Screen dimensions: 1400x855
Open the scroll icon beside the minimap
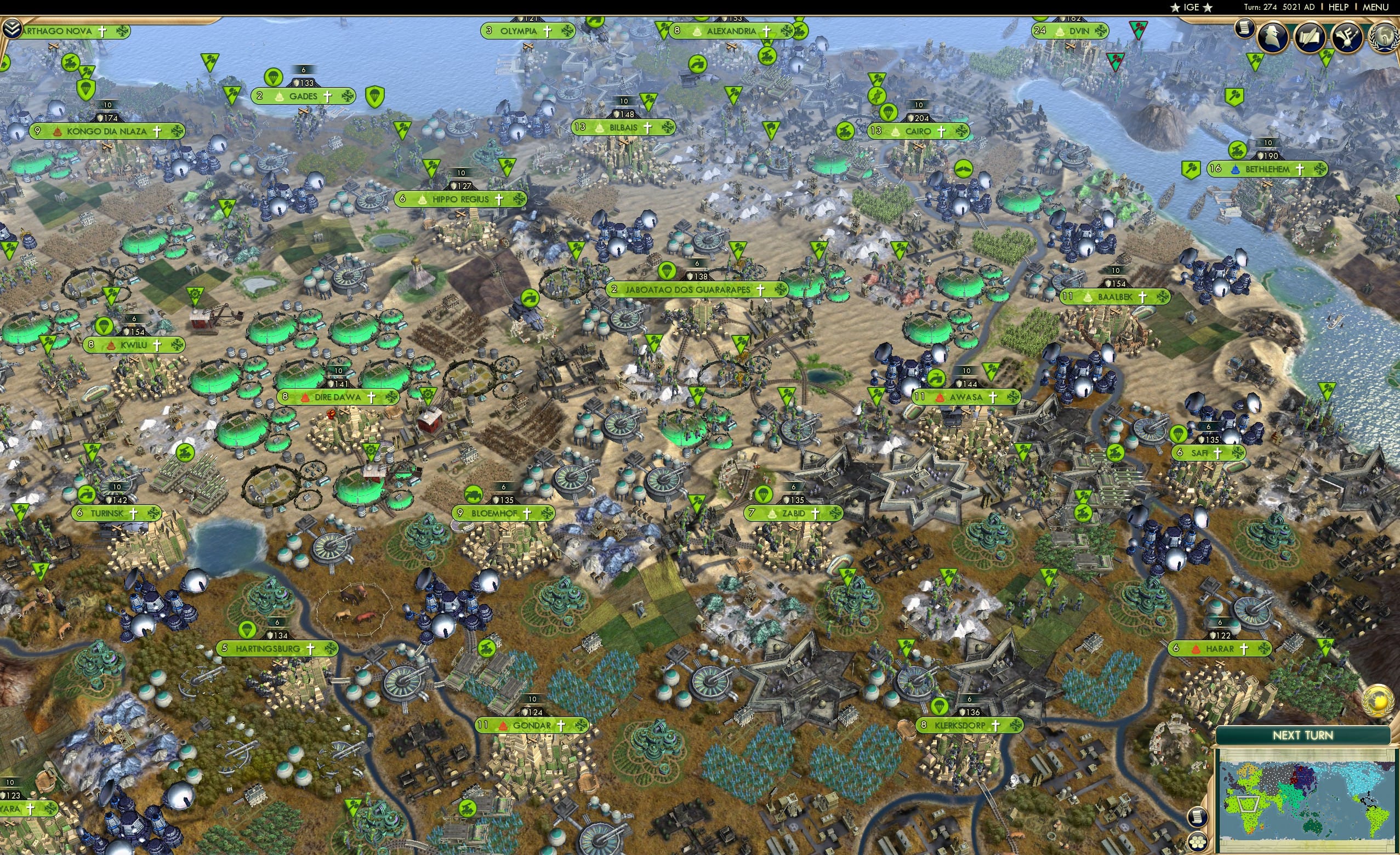click(1197, 817)
